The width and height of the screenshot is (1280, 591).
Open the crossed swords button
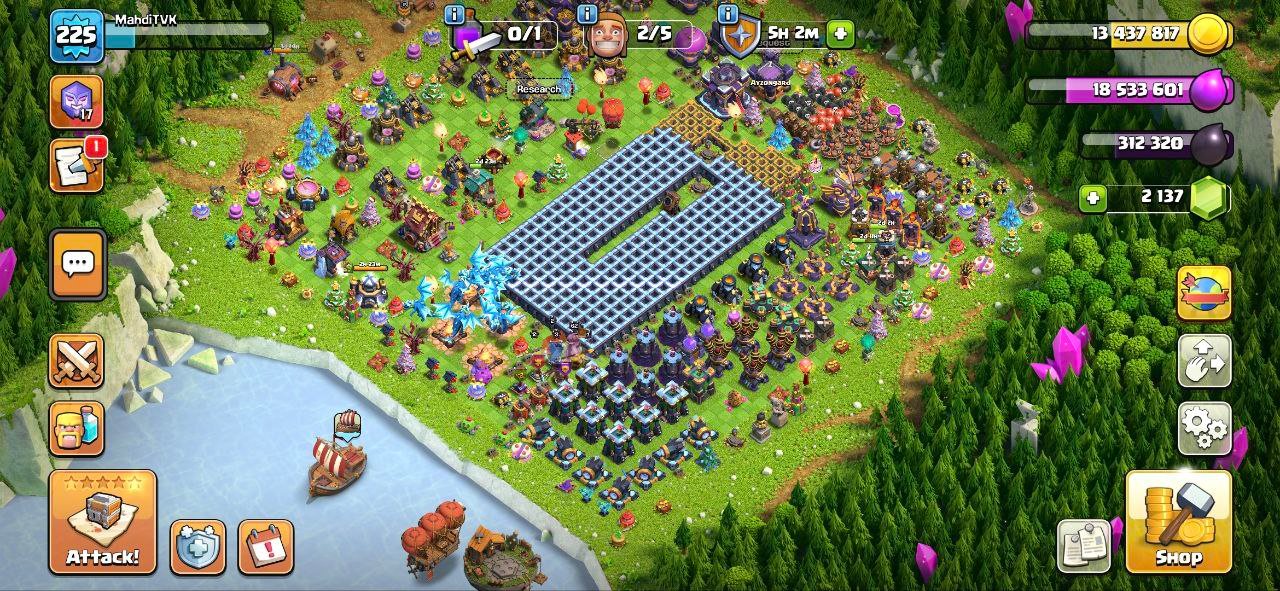tap(77, 361)
